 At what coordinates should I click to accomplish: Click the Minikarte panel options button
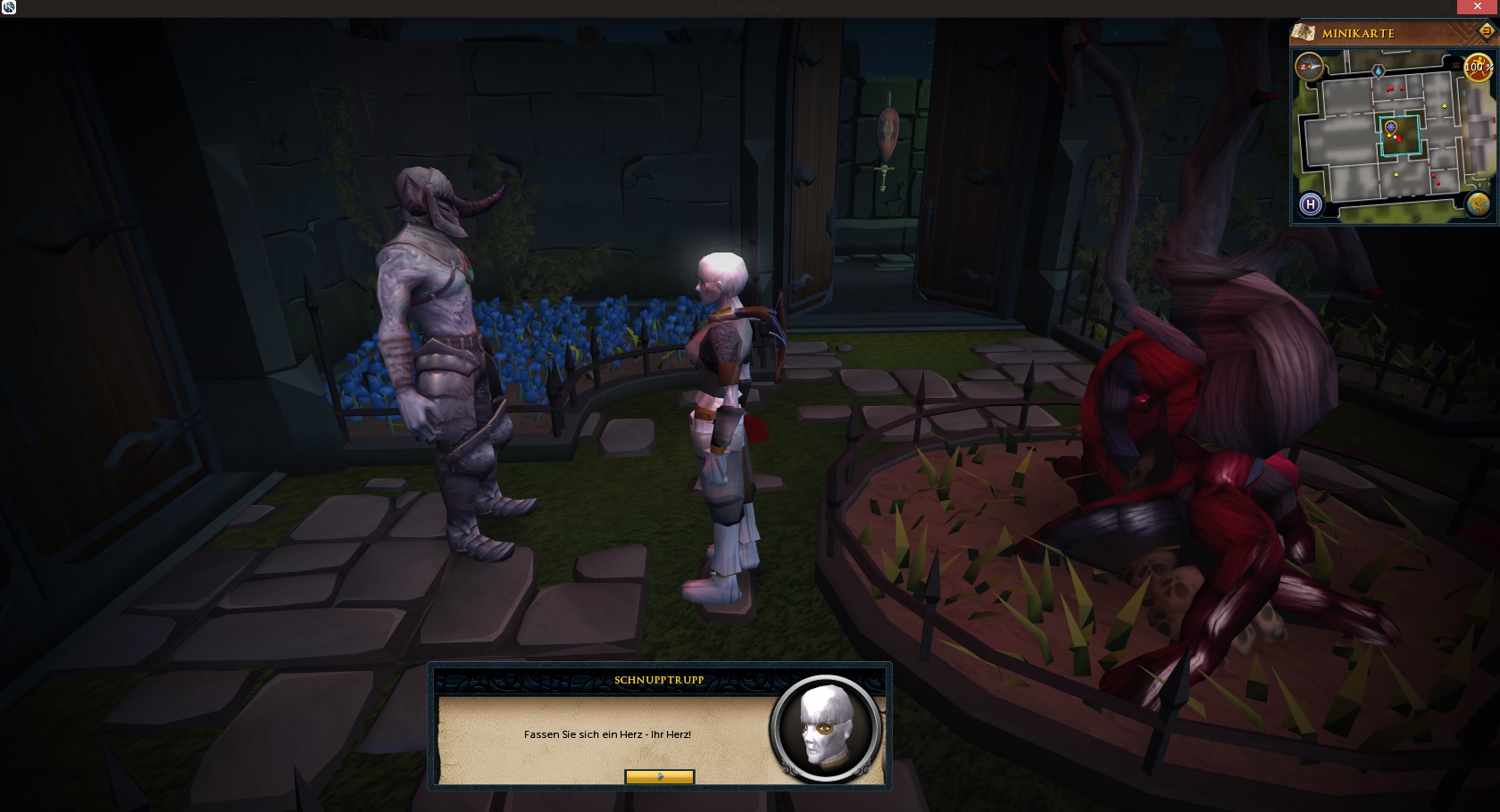tap(1487, 31)
